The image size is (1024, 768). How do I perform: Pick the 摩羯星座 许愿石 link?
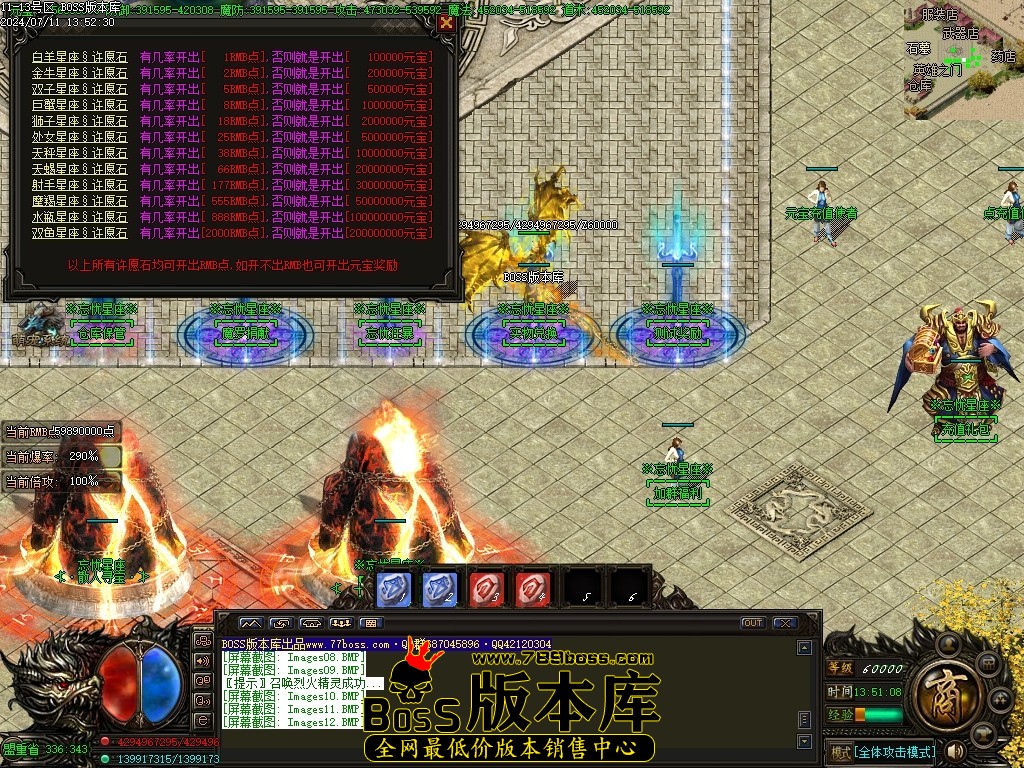coord(80,201)
